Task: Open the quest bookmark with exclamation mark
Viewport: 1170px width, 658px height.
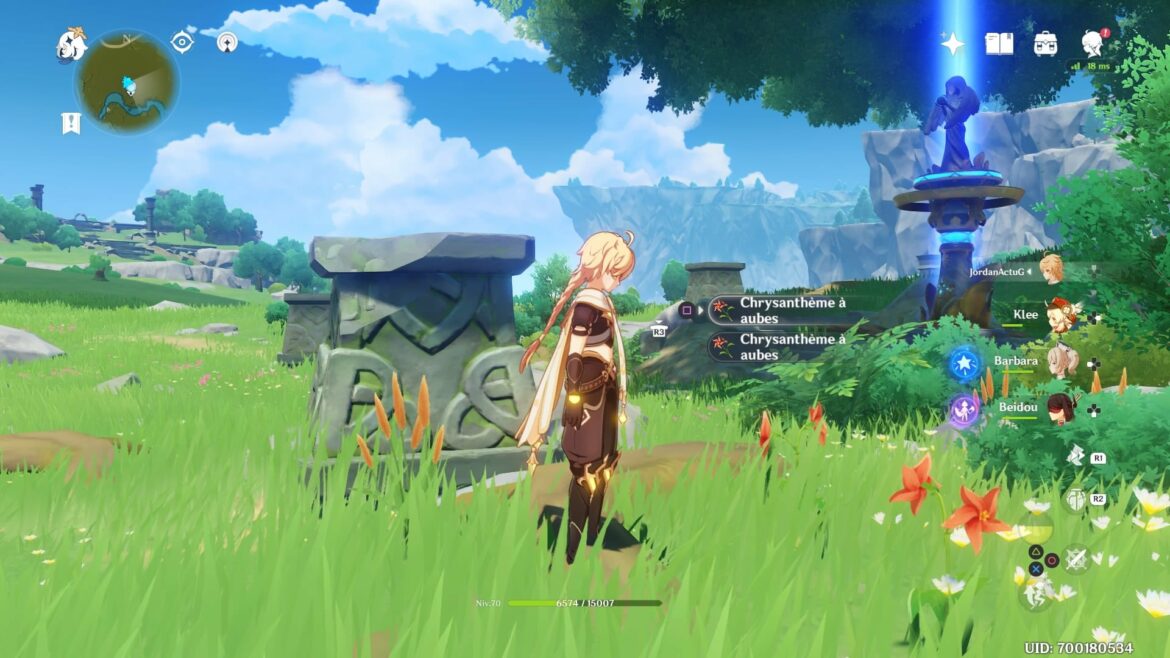Action: 70,123
